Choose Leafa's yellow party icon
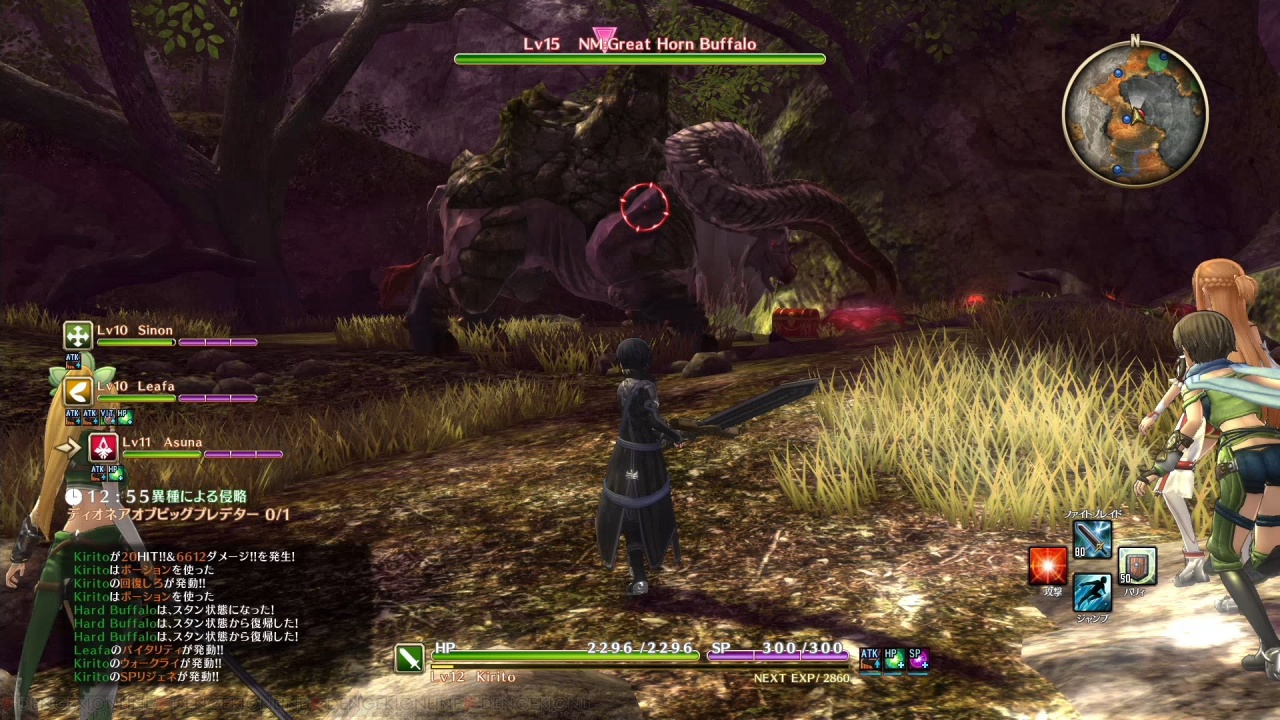1280x720 pixels. pyautogui.click(x=78, y=391)
